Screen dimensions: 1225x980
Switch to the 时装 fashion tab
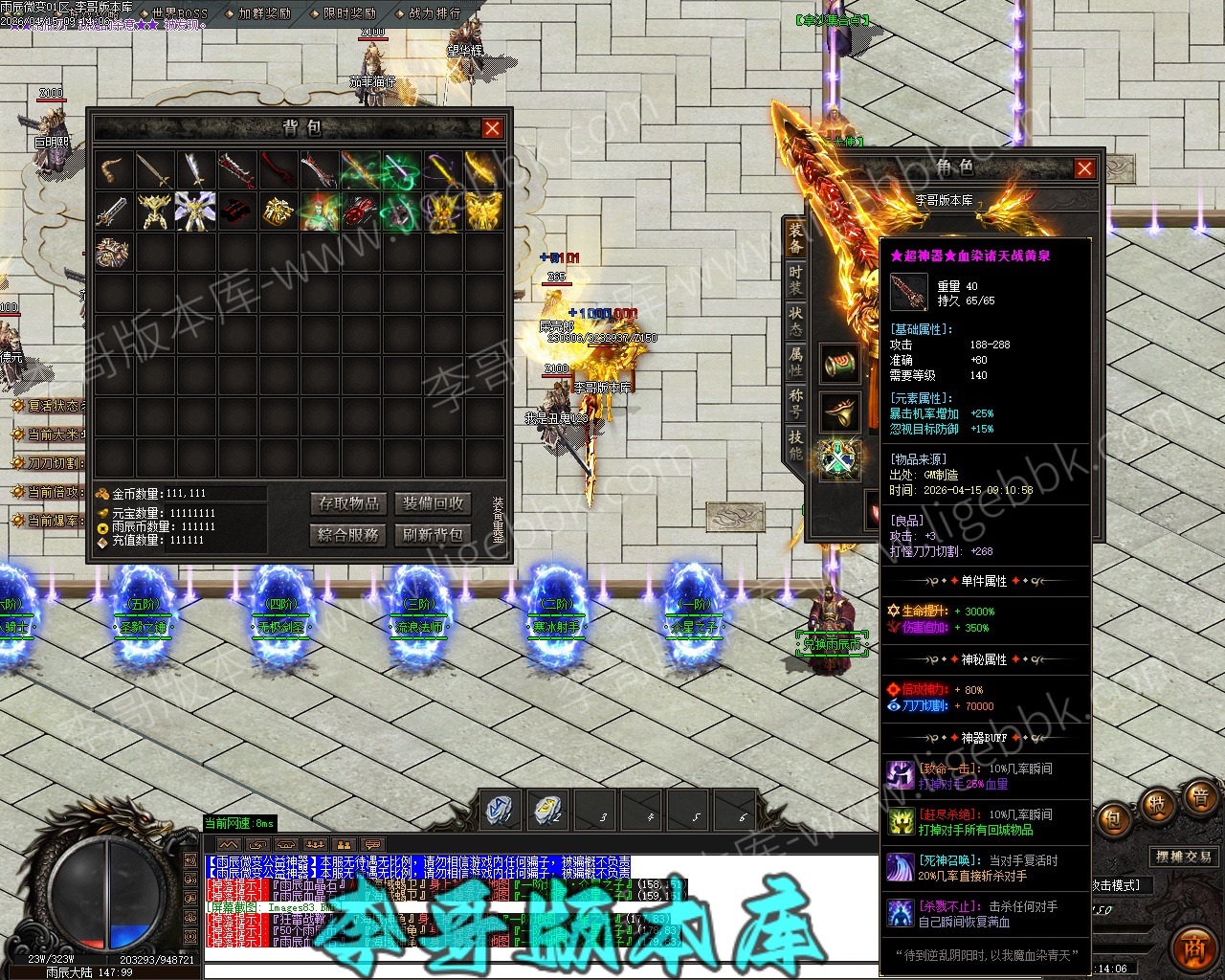pyautogui.click(x=795, y=278)
